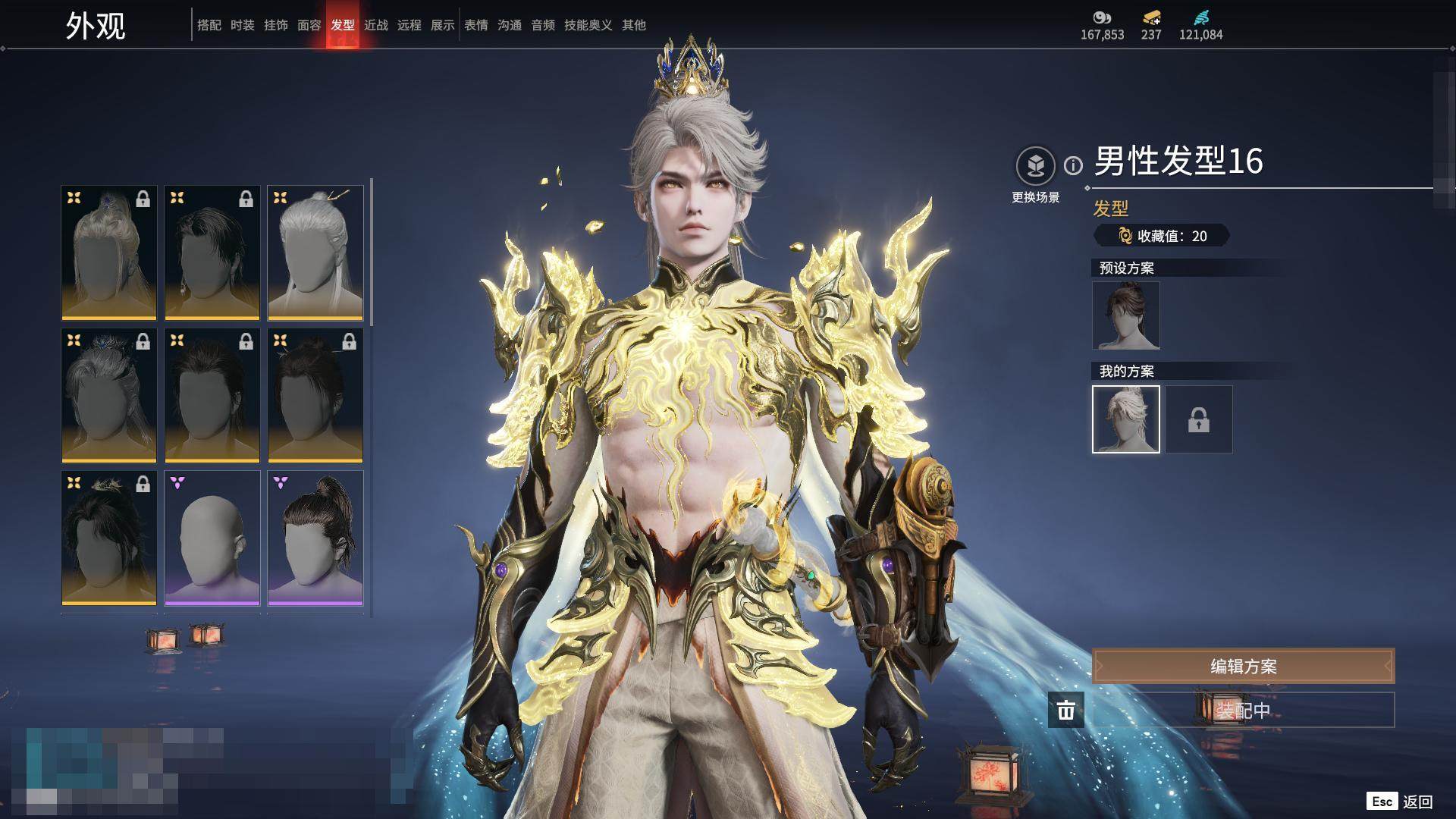Click the 编辑方案 button
Screen dimensions: 1456x819
pyautogui.click(x=1243, y=667)
